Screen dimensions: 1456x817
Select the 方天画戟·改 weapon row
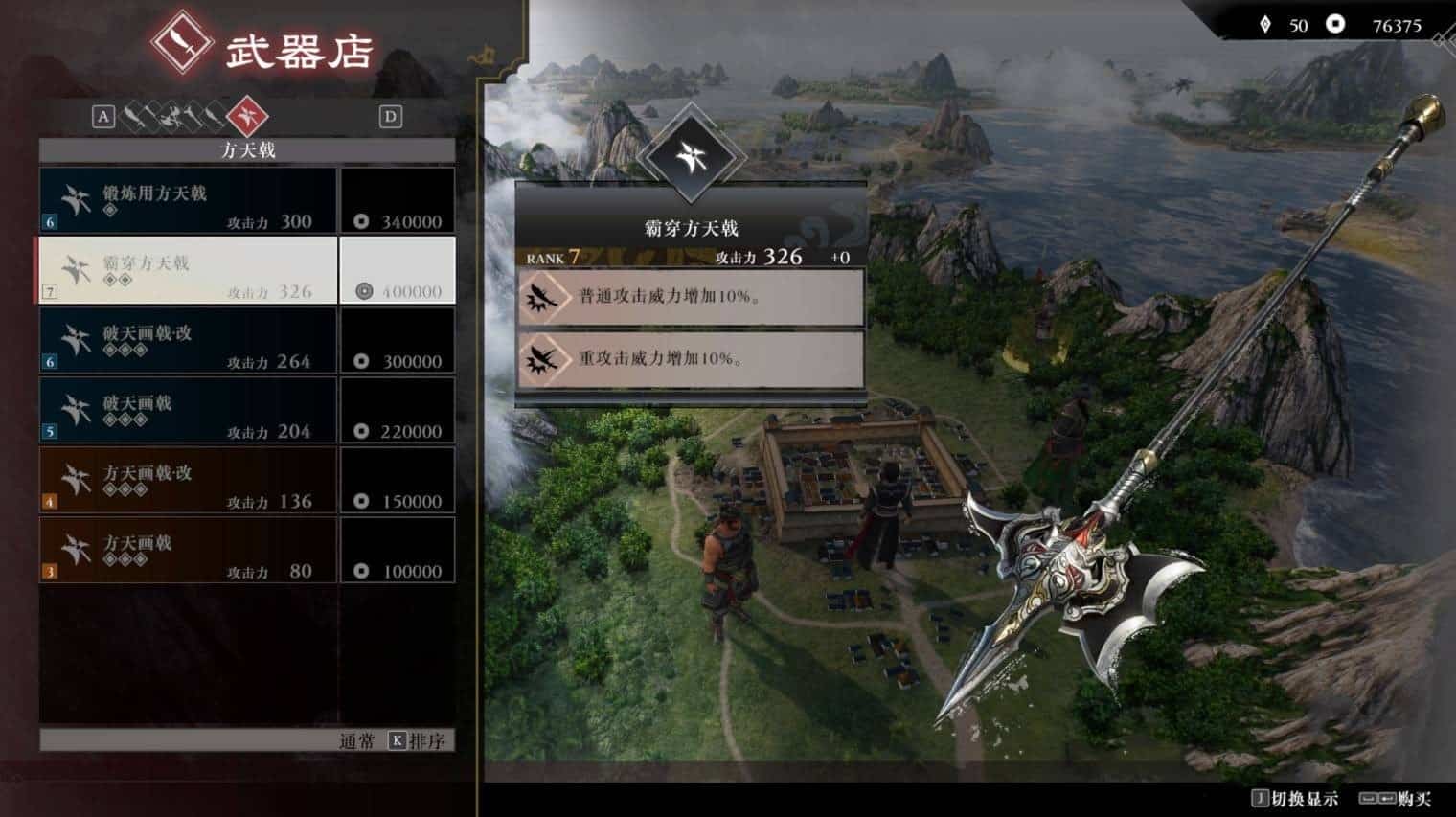click(188, 481)
